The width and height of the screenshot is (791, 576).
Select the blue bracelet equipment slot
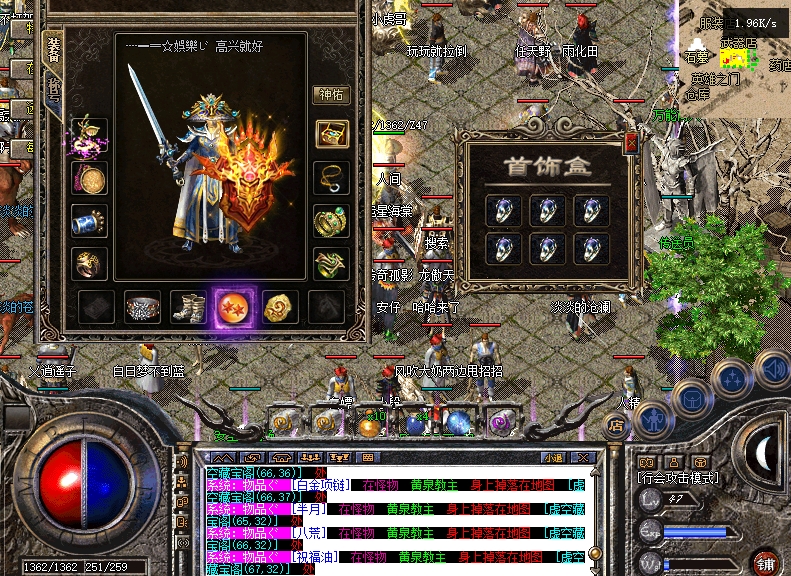[x=89, y=221]
